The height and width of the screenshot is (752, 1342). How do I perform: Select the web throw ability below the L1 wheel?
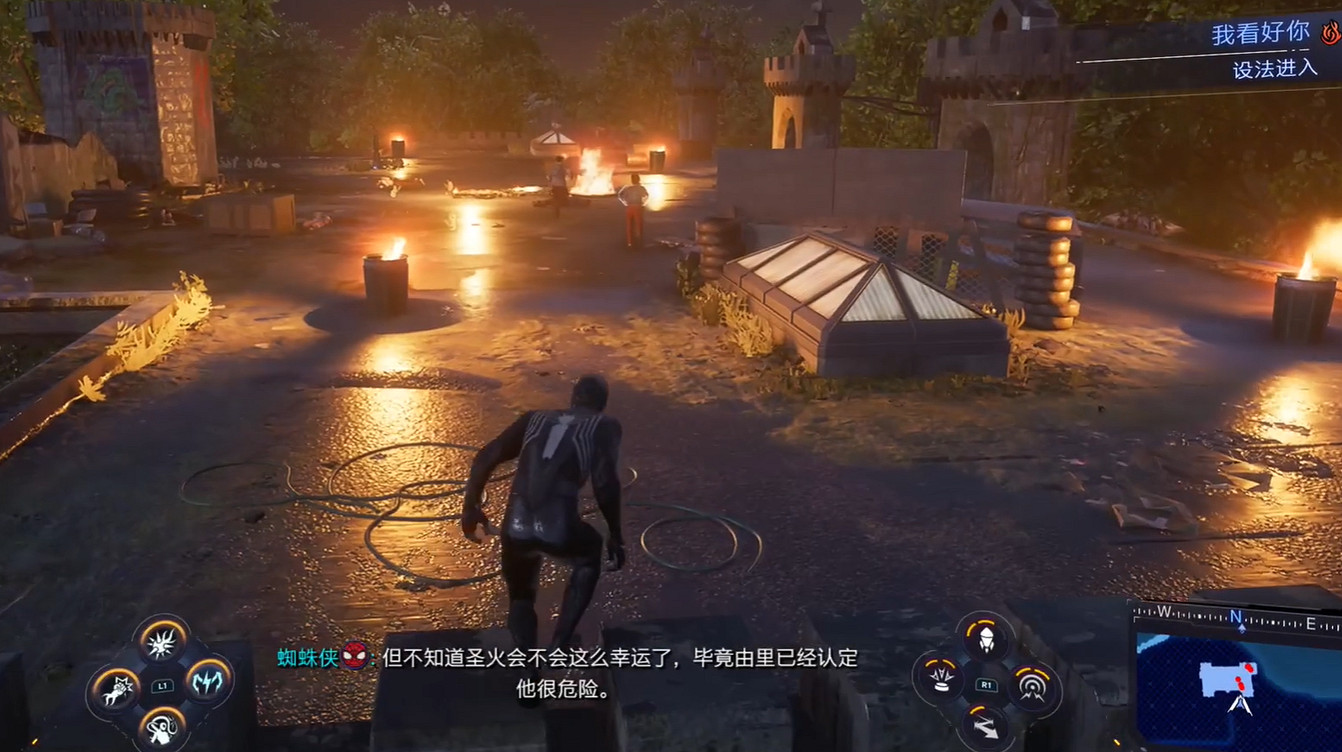pos(162,729)
